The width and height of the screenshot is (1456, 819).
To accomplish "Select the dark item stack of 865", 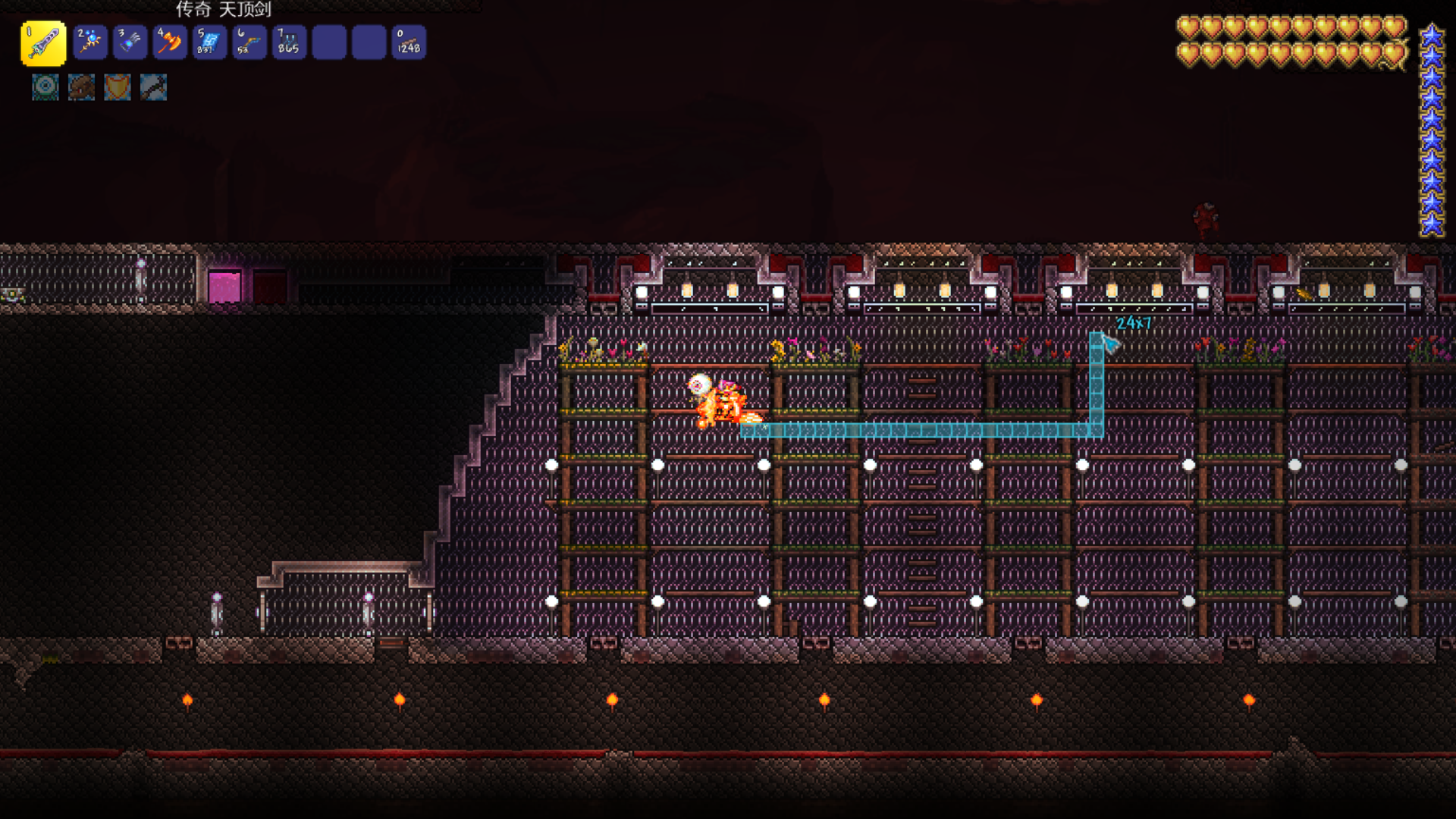I will coord(289,42).
